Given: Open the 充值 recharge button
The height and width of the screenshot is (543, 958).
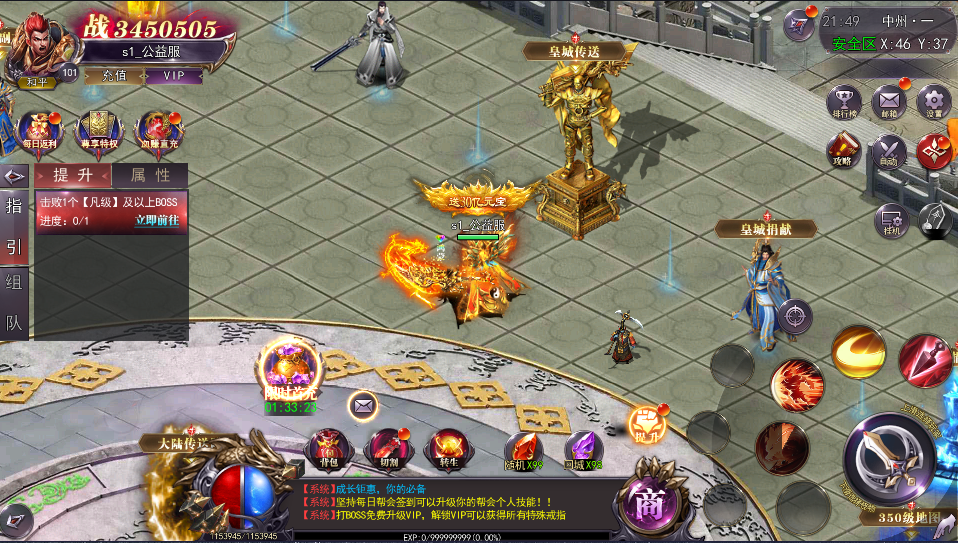Looking at the screenshot, I should coord(114,75).
